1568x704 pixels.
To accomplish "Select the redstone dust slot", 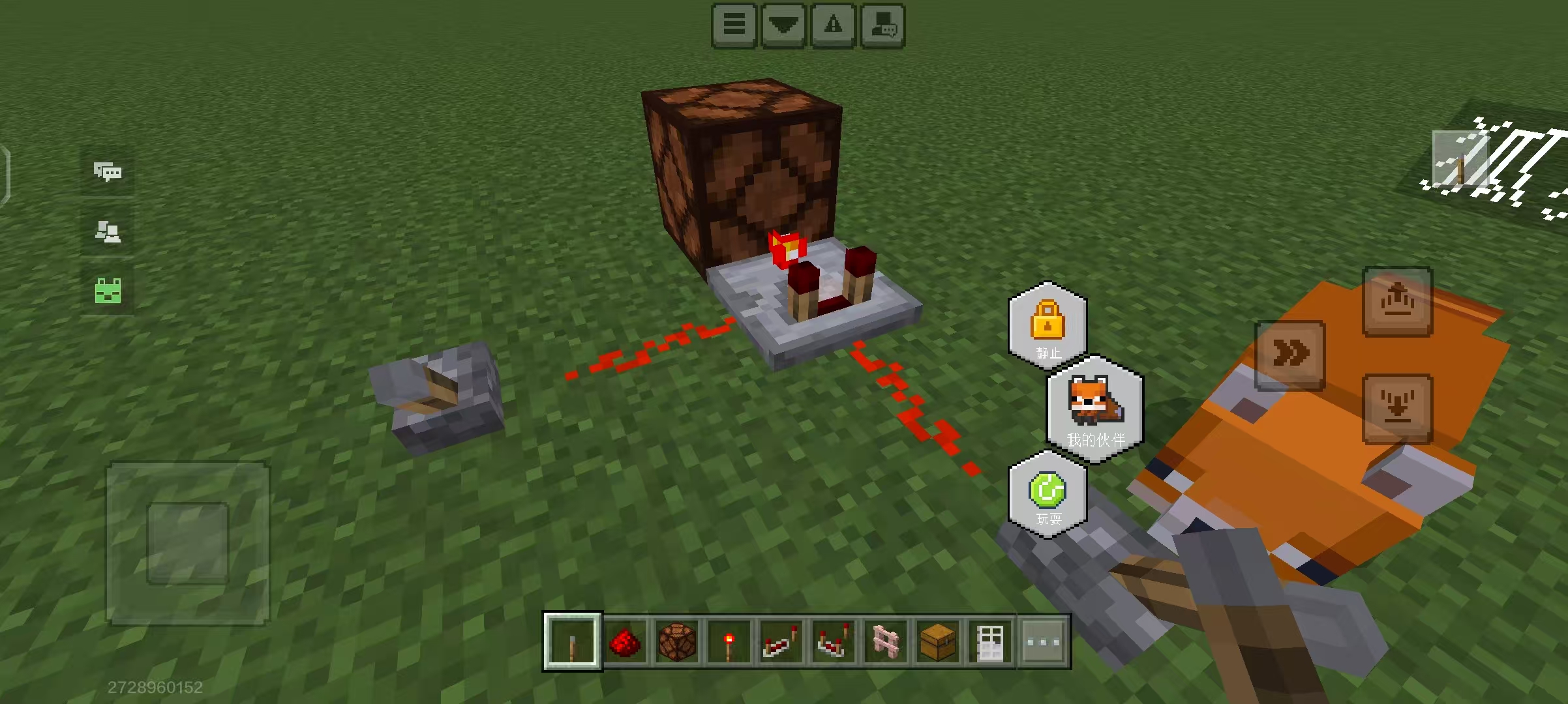I will pos(624,641).
